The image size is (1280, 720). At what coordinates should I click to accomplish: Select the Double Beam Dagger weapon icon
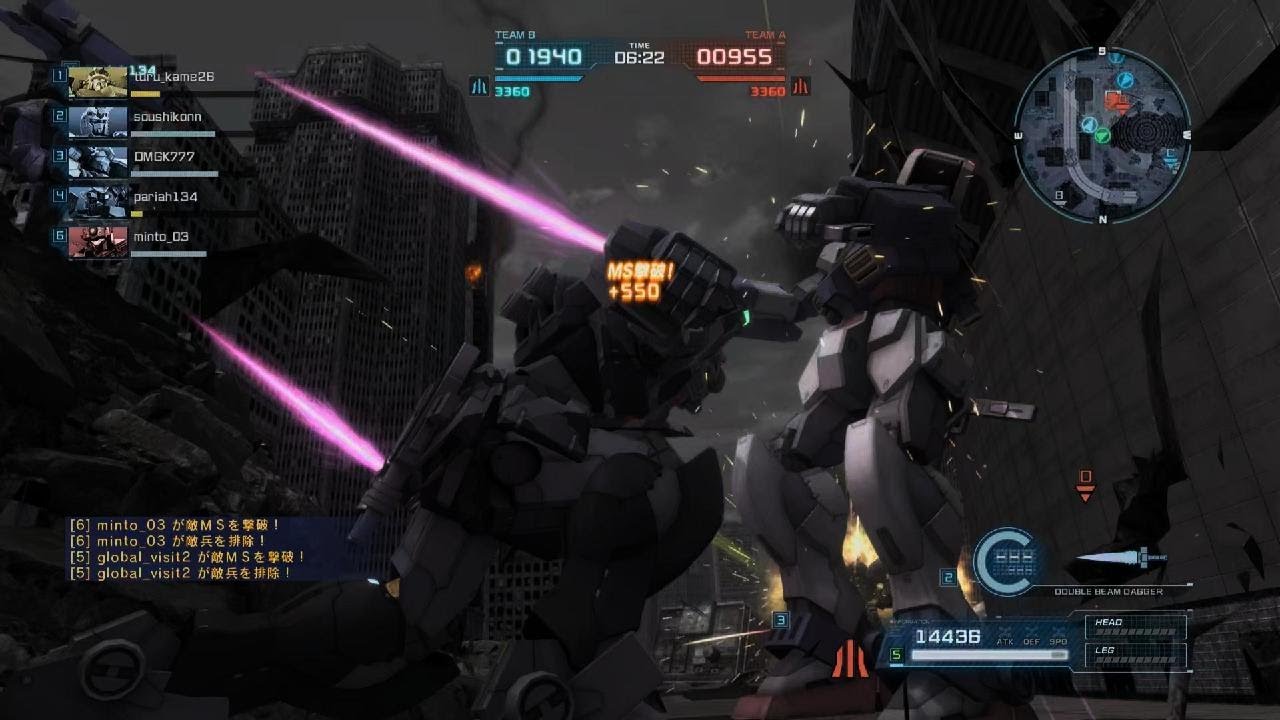[1120, 559]
